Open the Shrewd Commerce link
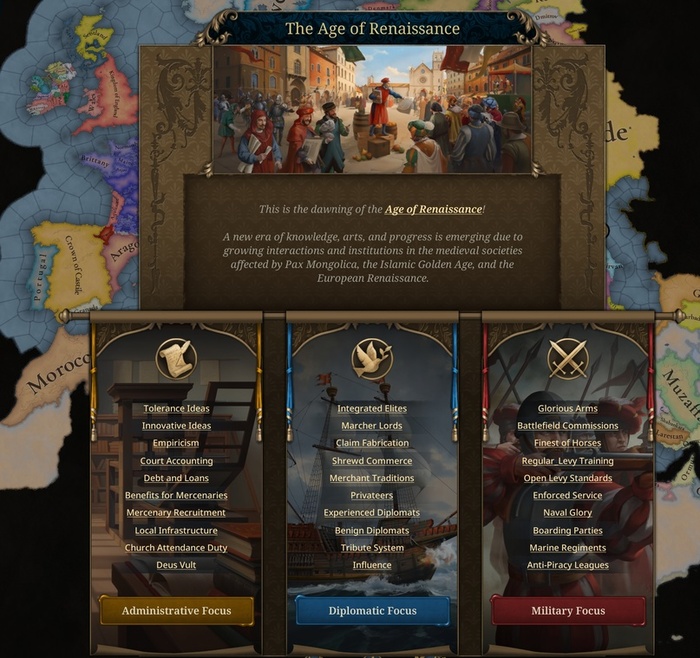The width and height of the screenshot is (700, 658). click(x=372, y=461)
